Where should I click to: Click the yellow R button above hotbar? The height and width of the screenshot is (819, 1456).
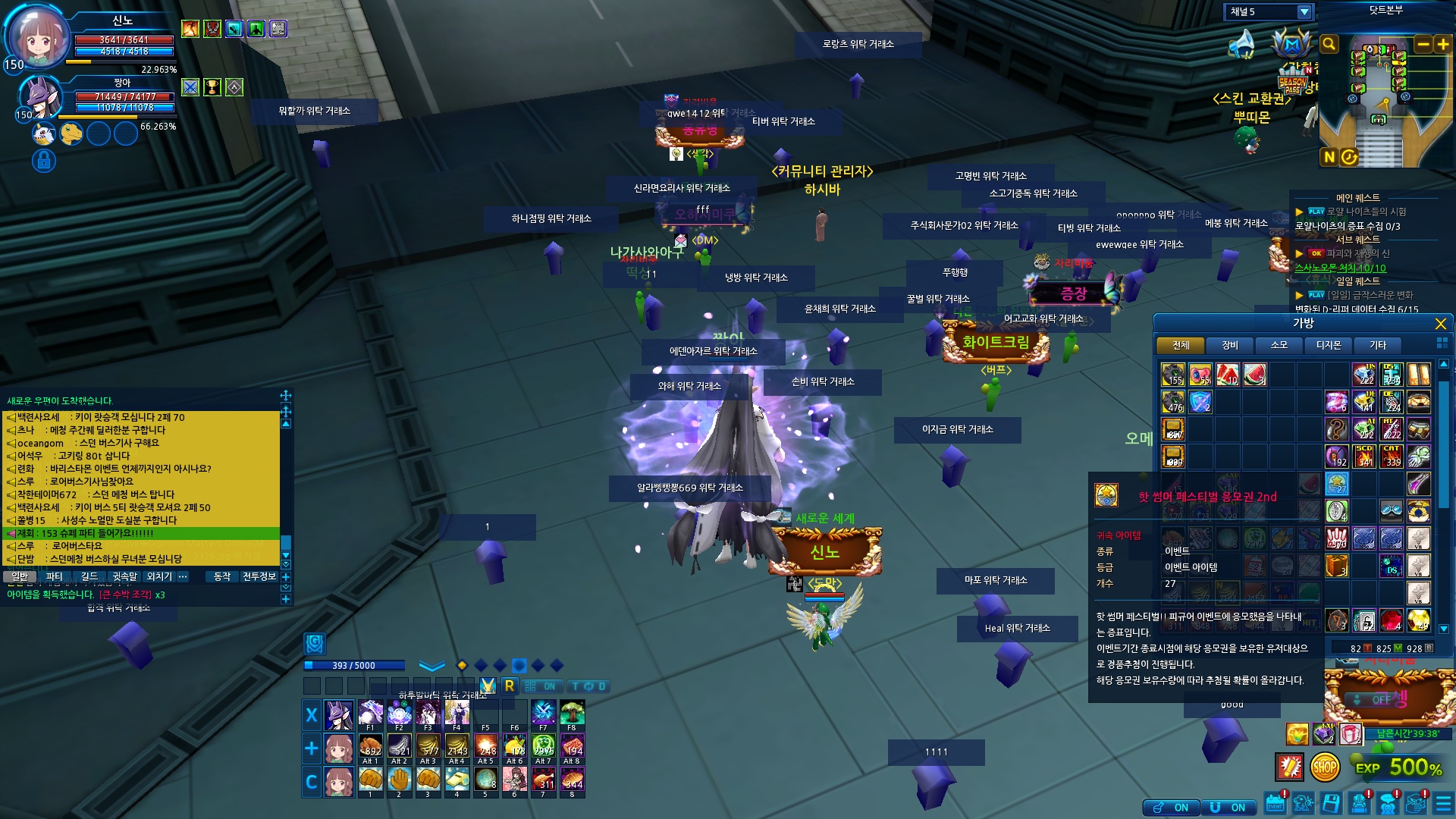pos(509,686)
